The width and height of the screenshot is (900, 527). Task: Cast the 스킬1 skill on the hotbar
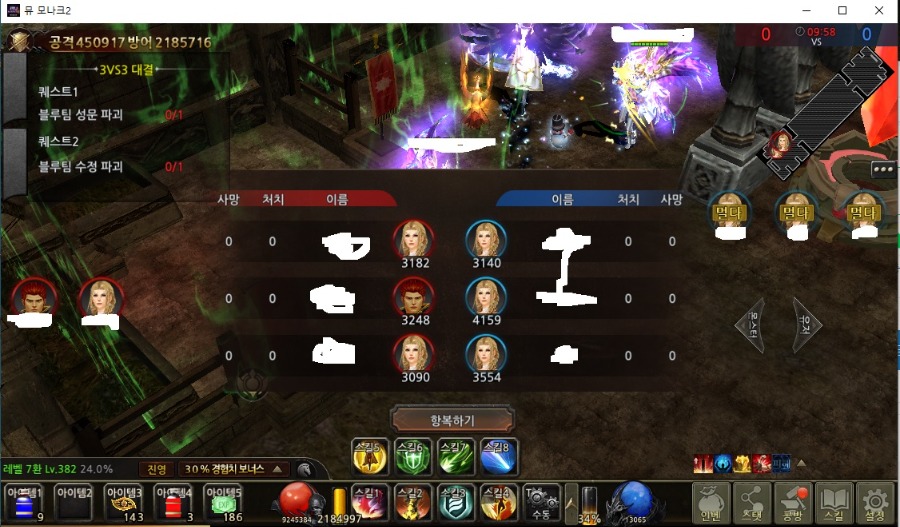369,502
